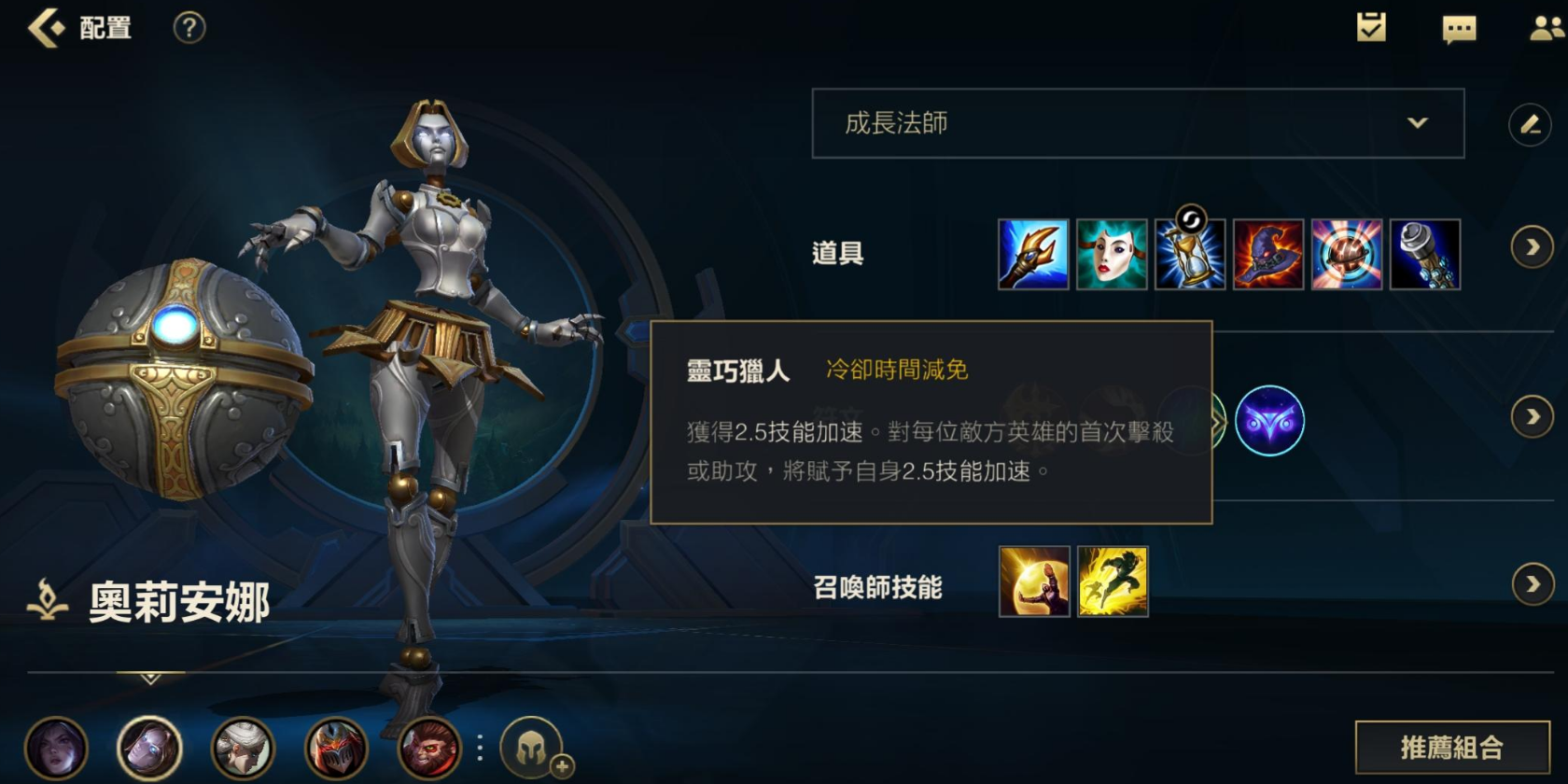The width and height of the screenshot is (1568, 784).
Task: Select the Ignite summoner spell icon
Action: pos(1036,582)
